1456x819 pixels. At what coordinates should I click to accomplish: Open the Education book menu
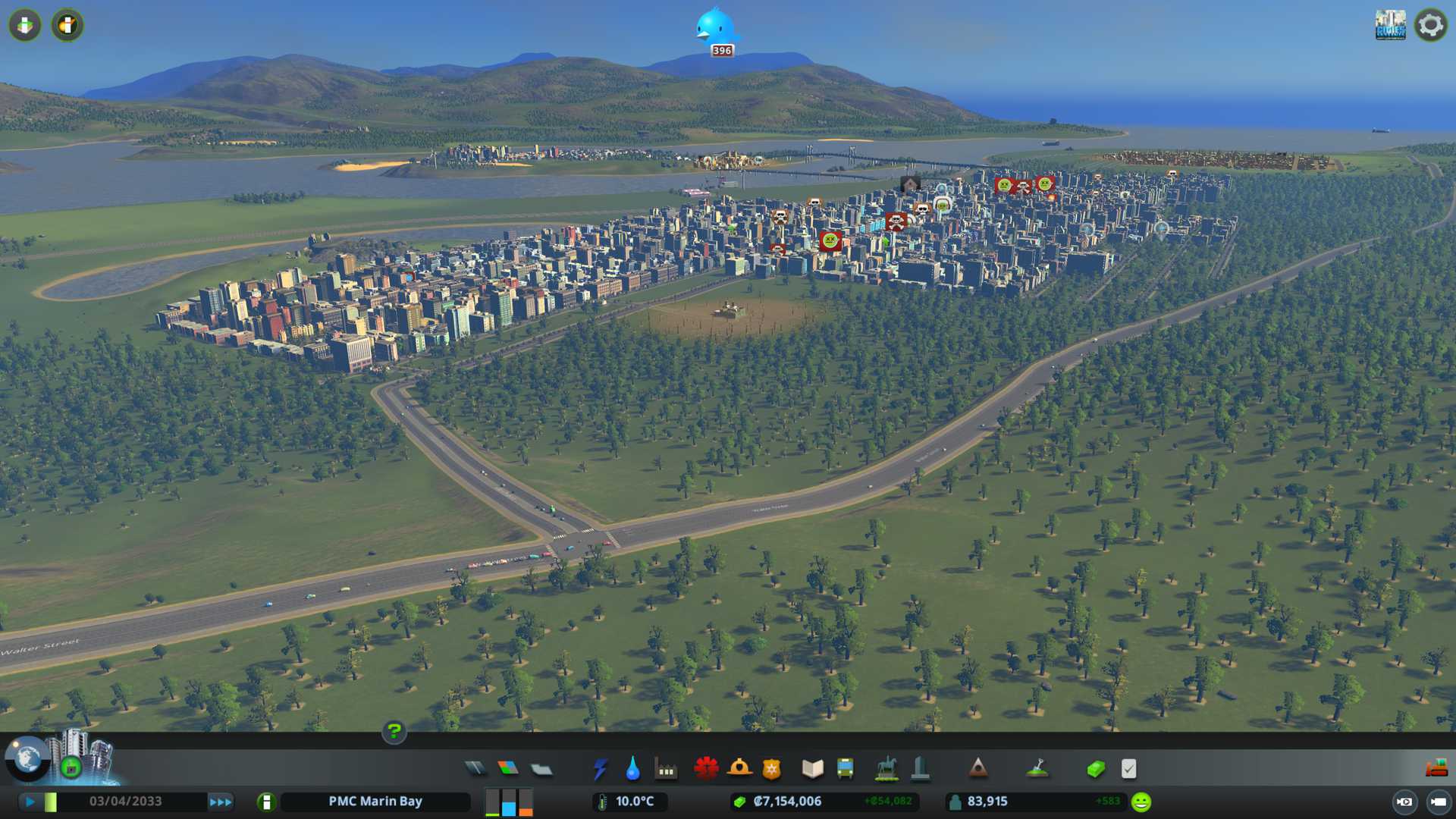tap(812, 769)
